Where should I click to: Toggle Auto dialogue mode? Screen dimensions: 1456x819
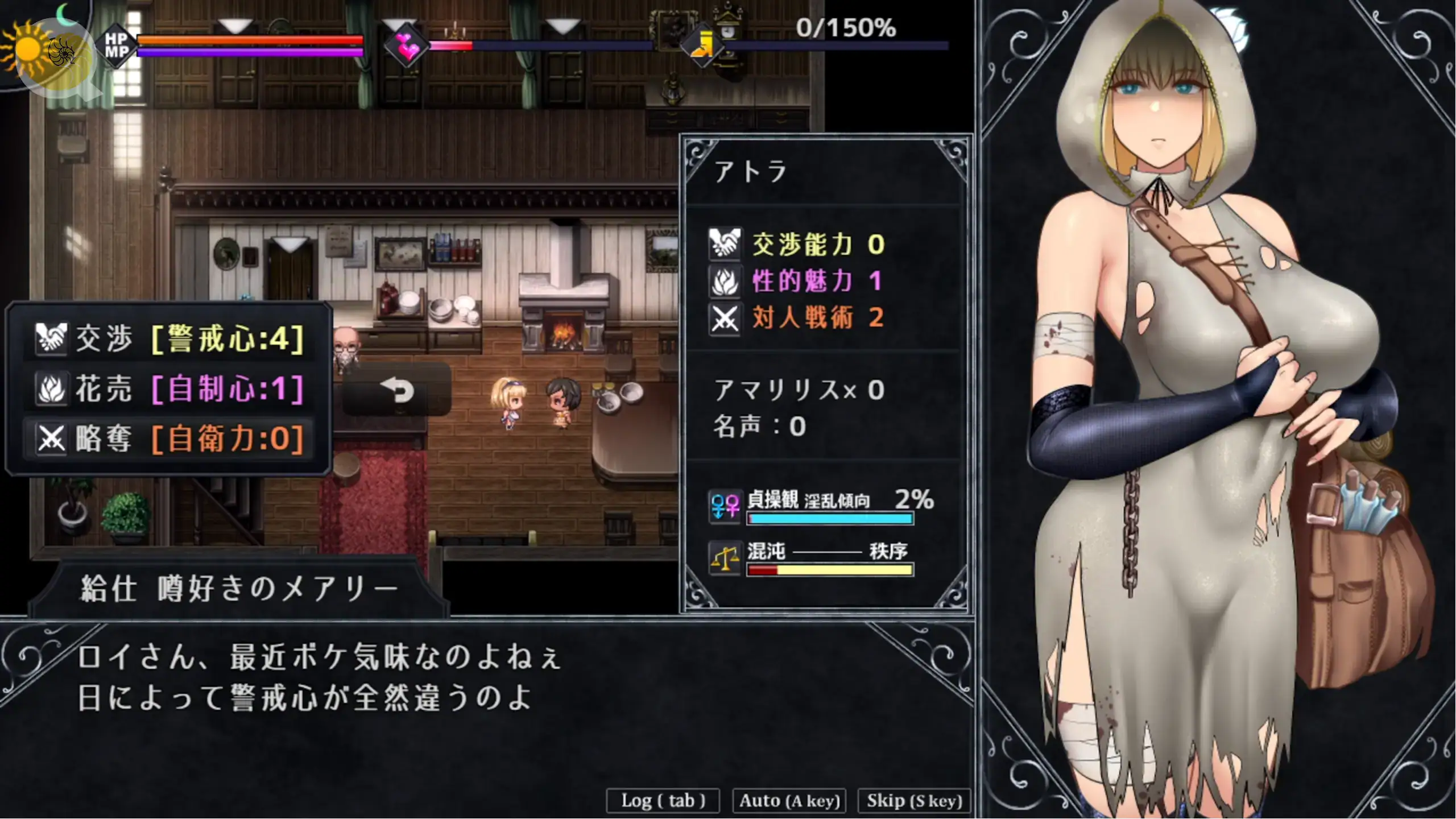pos(789,801)
